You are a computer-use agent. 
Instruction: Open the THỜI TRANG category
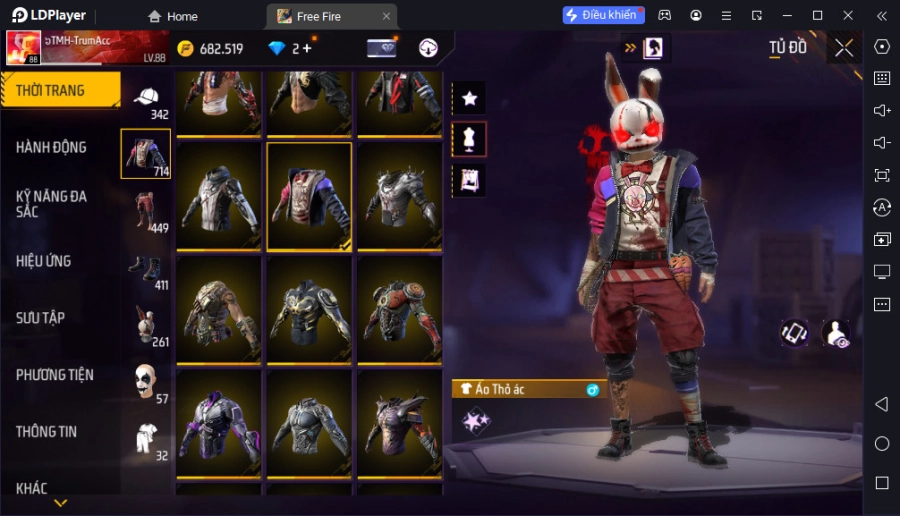[x=60, y=90]
